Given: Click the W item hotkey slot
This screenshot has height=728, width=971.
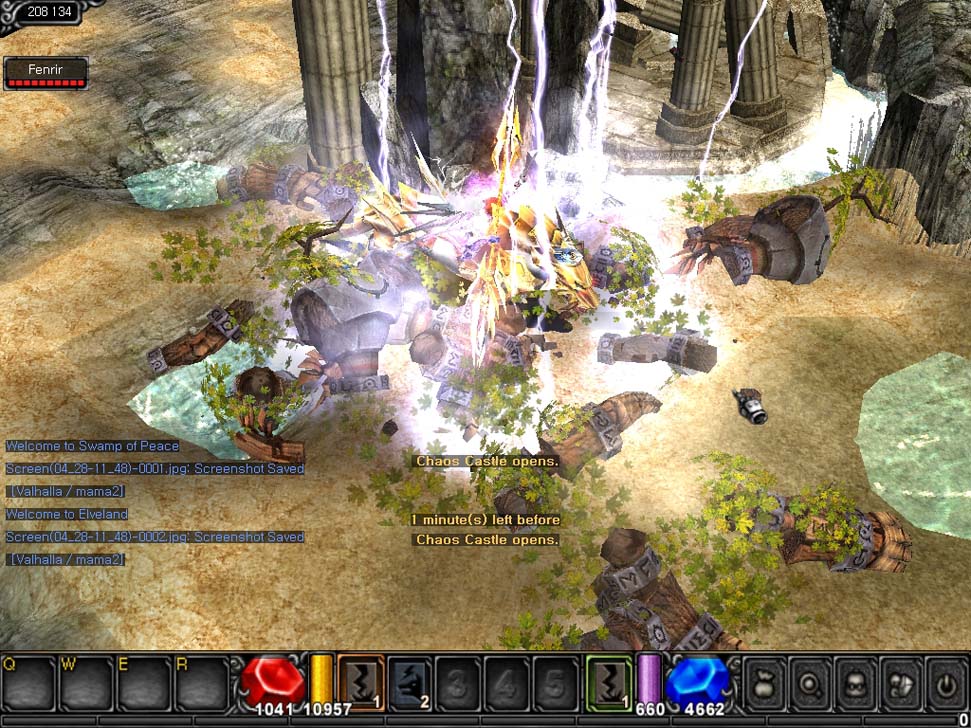Looking at the screenshot, I should pyautogui.click(x=87, y=682).
